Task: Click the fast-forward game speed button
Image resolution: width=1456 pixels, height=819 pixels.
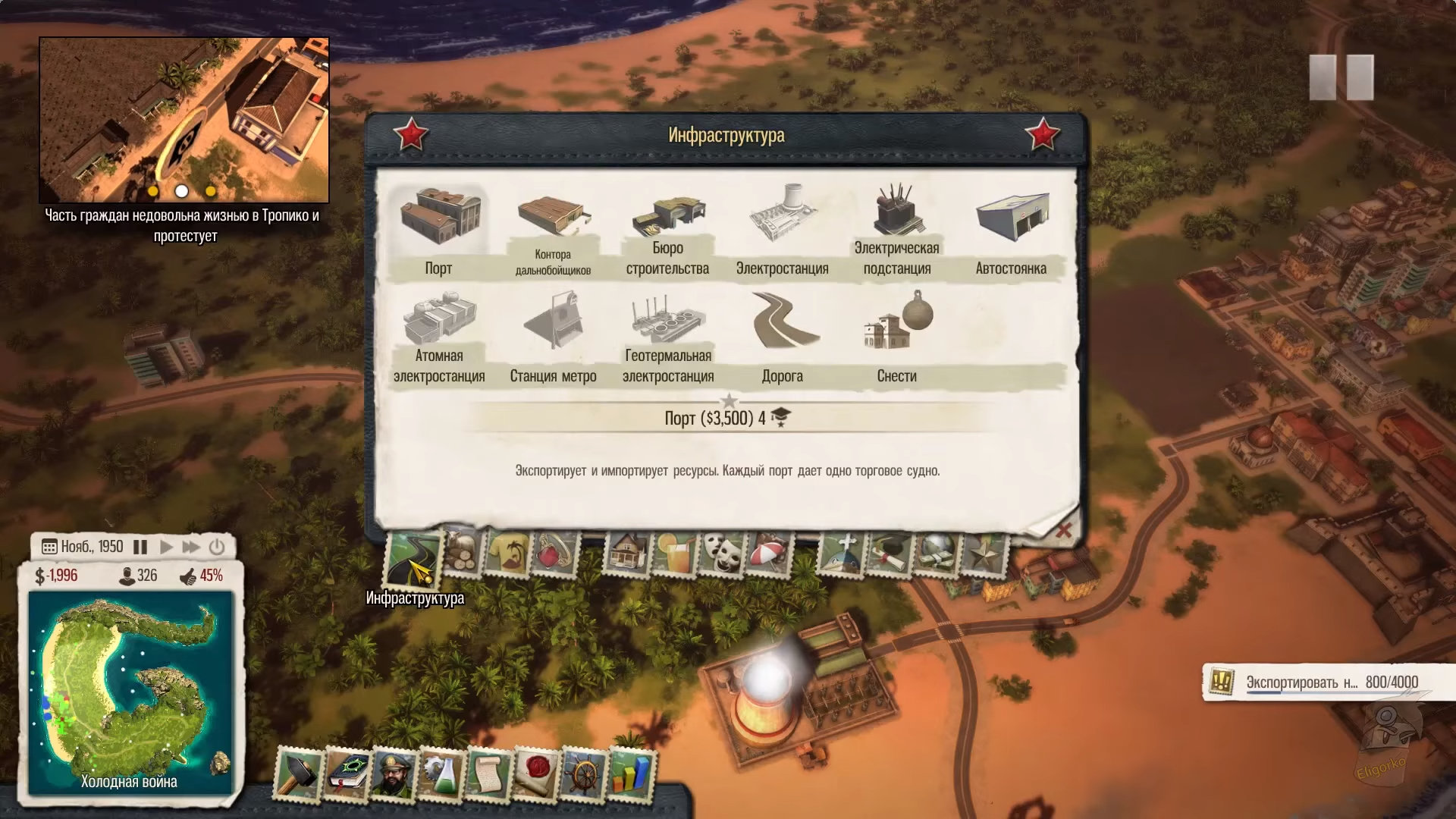Action: click(x=191, y=547)
